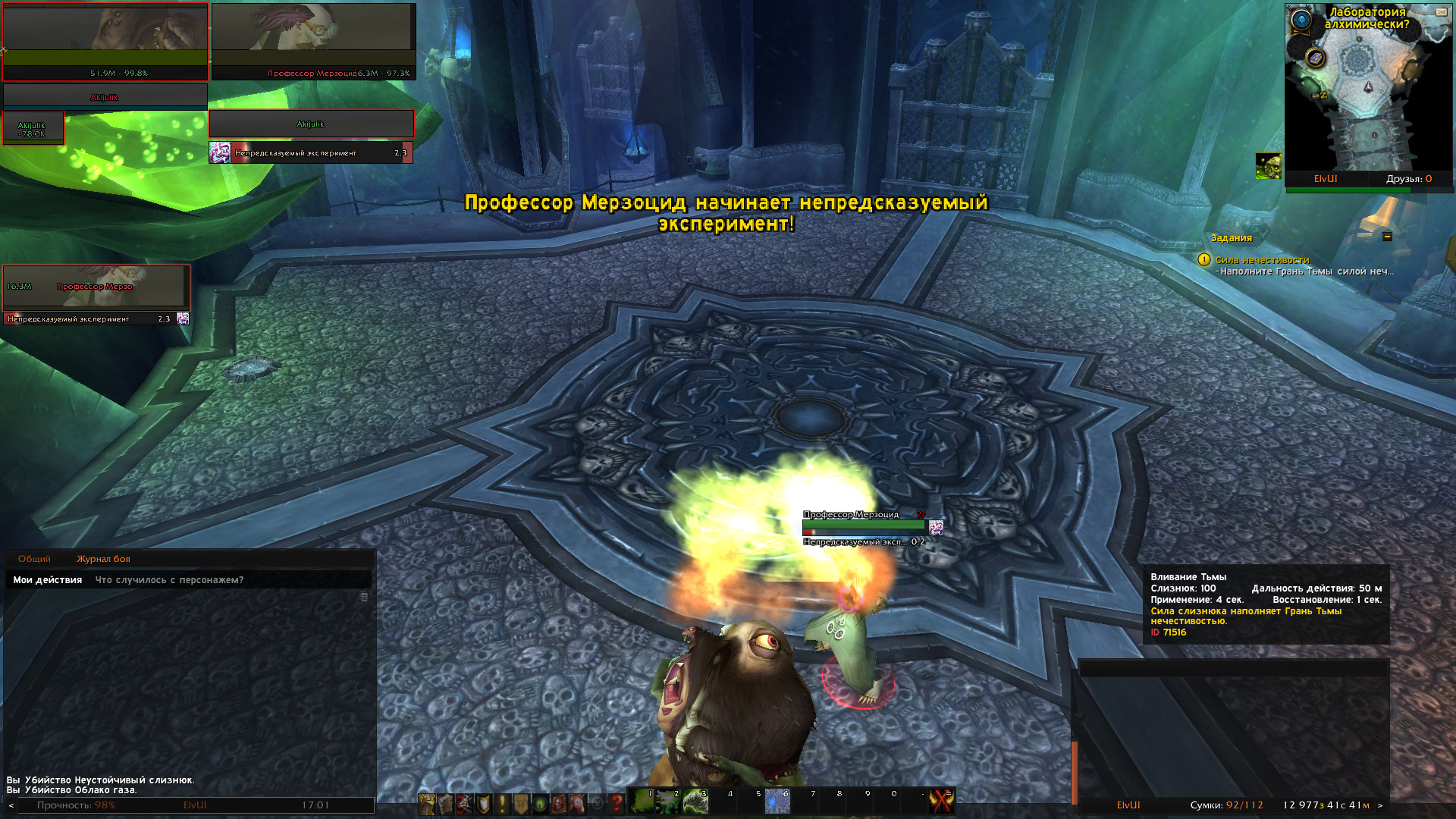Select the Мои действия combat log filter
Viewport: 1456px width, 819px height.
(x=47, y=580)
